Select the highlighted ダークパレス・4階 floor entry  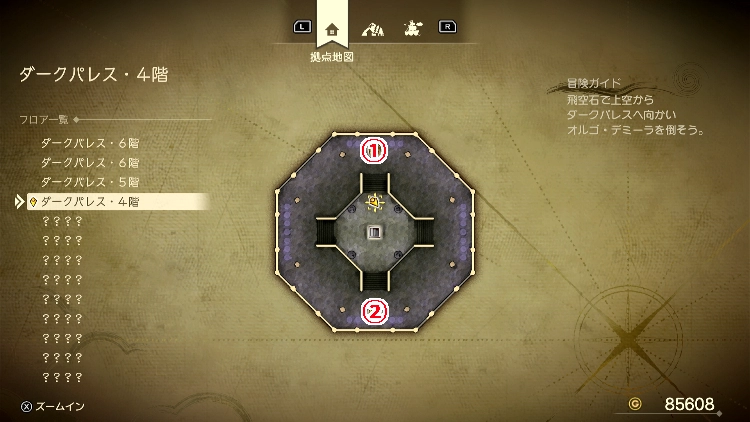[90, 202]
